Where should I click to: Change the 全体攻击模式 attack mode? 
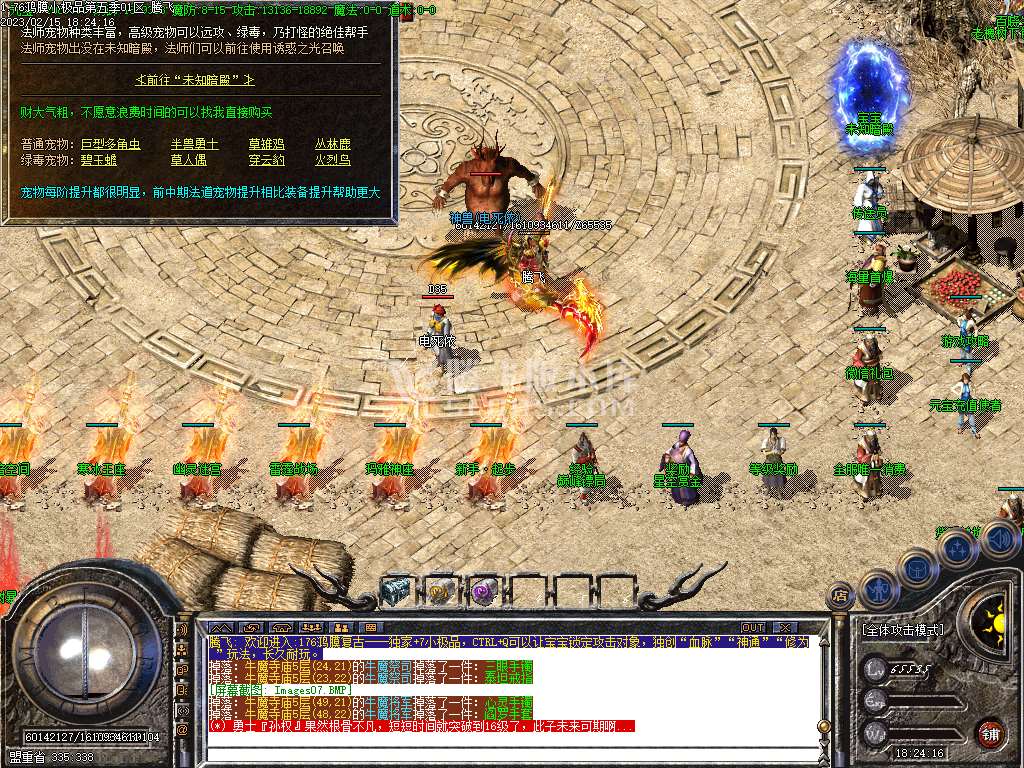[x=901, y=630]
